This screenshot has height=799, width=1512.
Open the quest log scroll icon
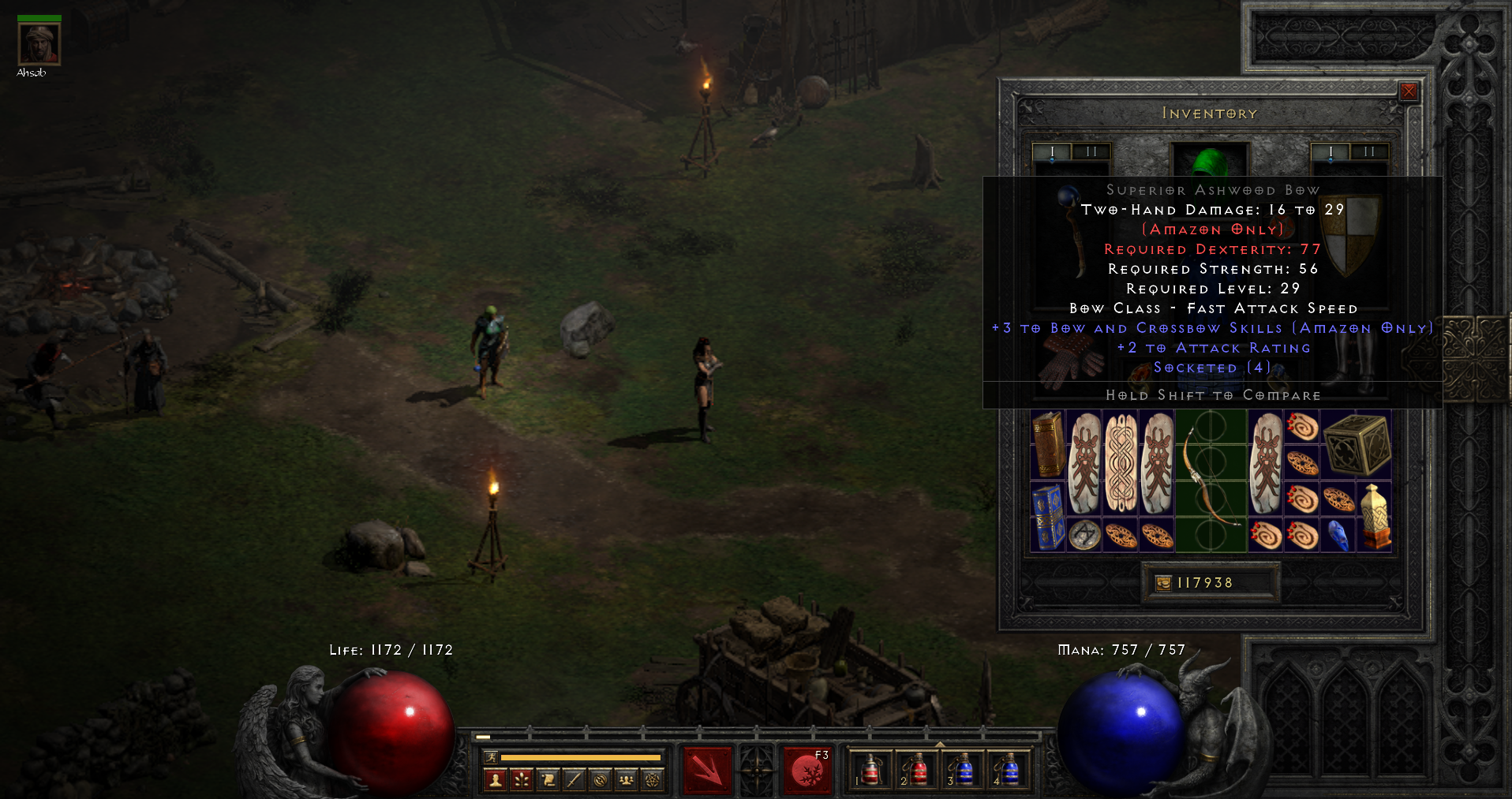coord(548,780)
